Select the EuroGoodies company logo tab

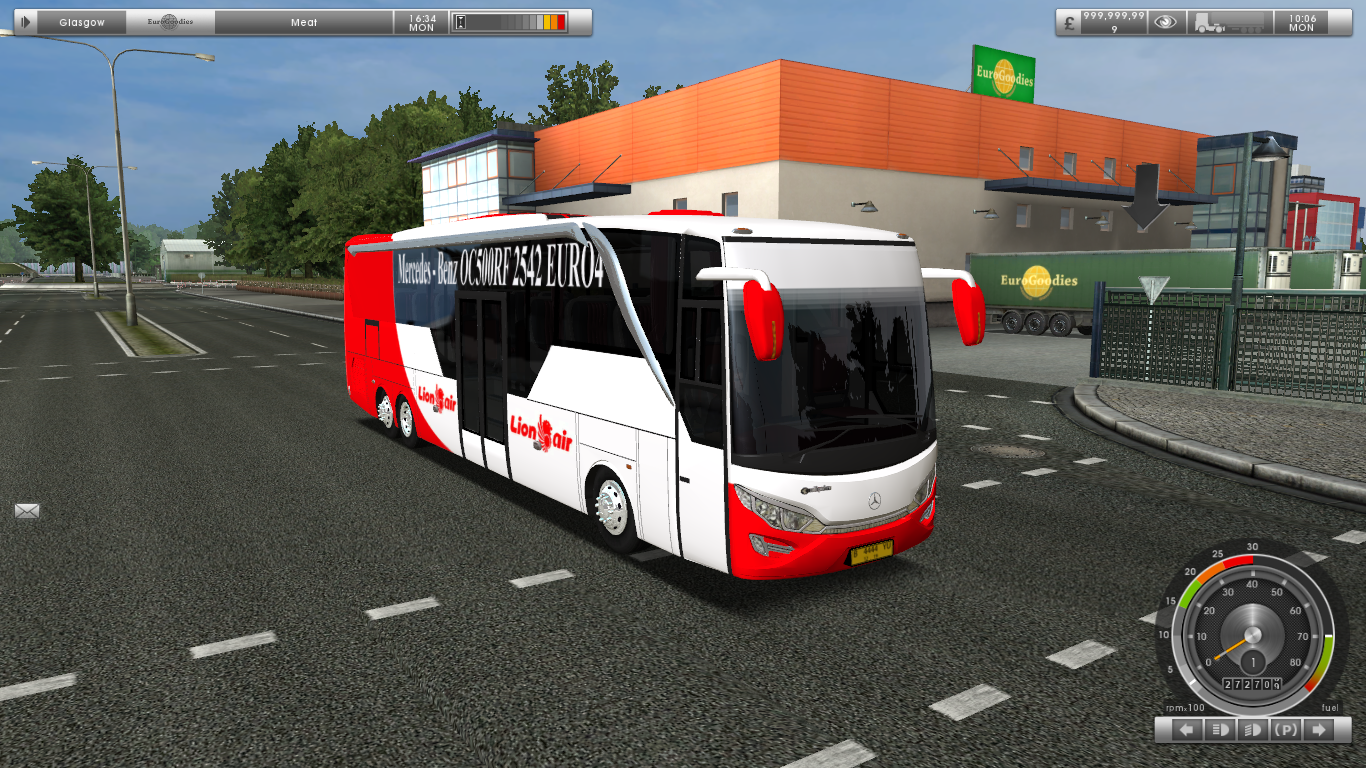(x=170, y=20)
